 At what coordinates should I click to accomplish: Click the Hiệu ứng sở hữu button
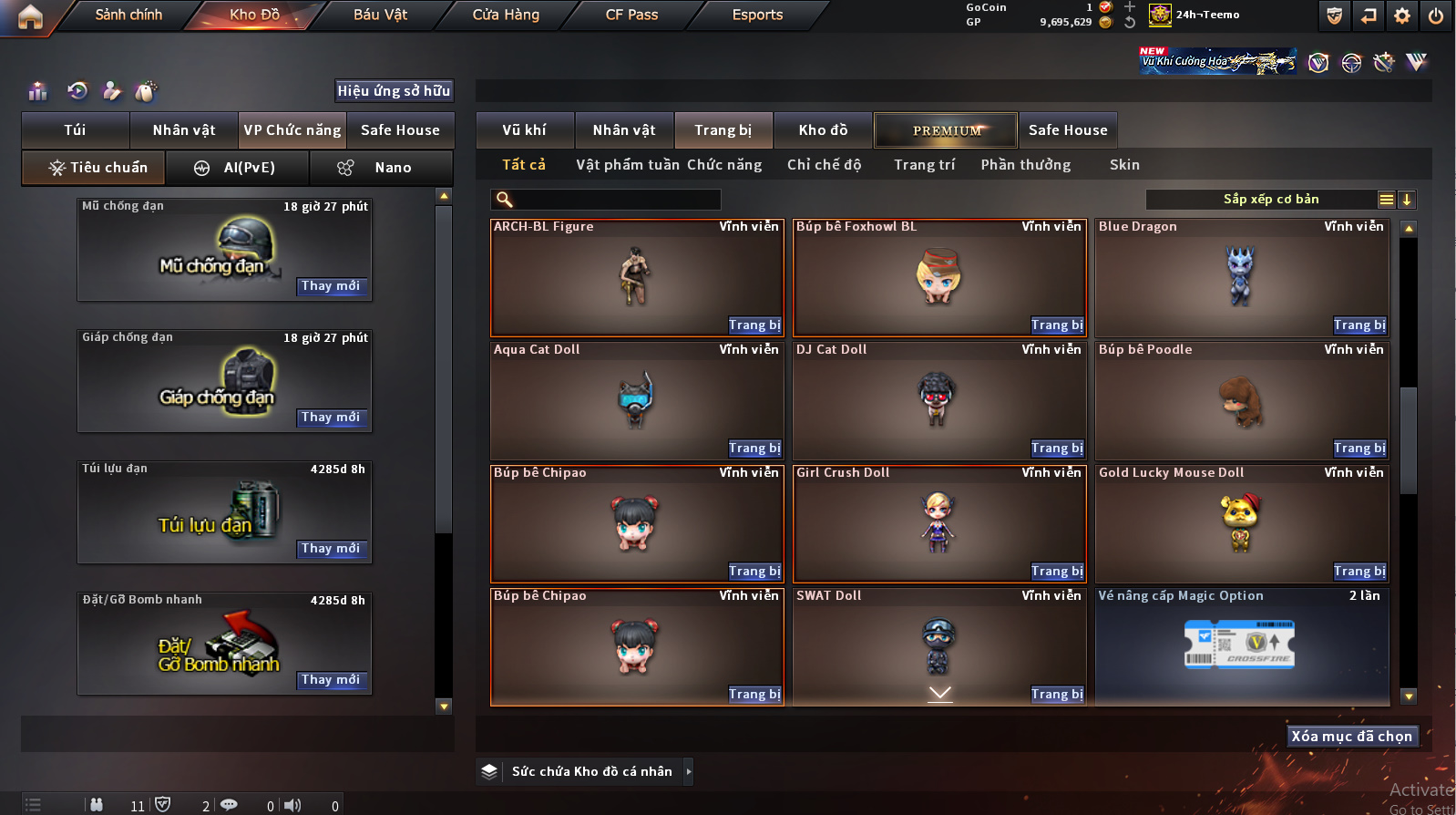point(394,90)
